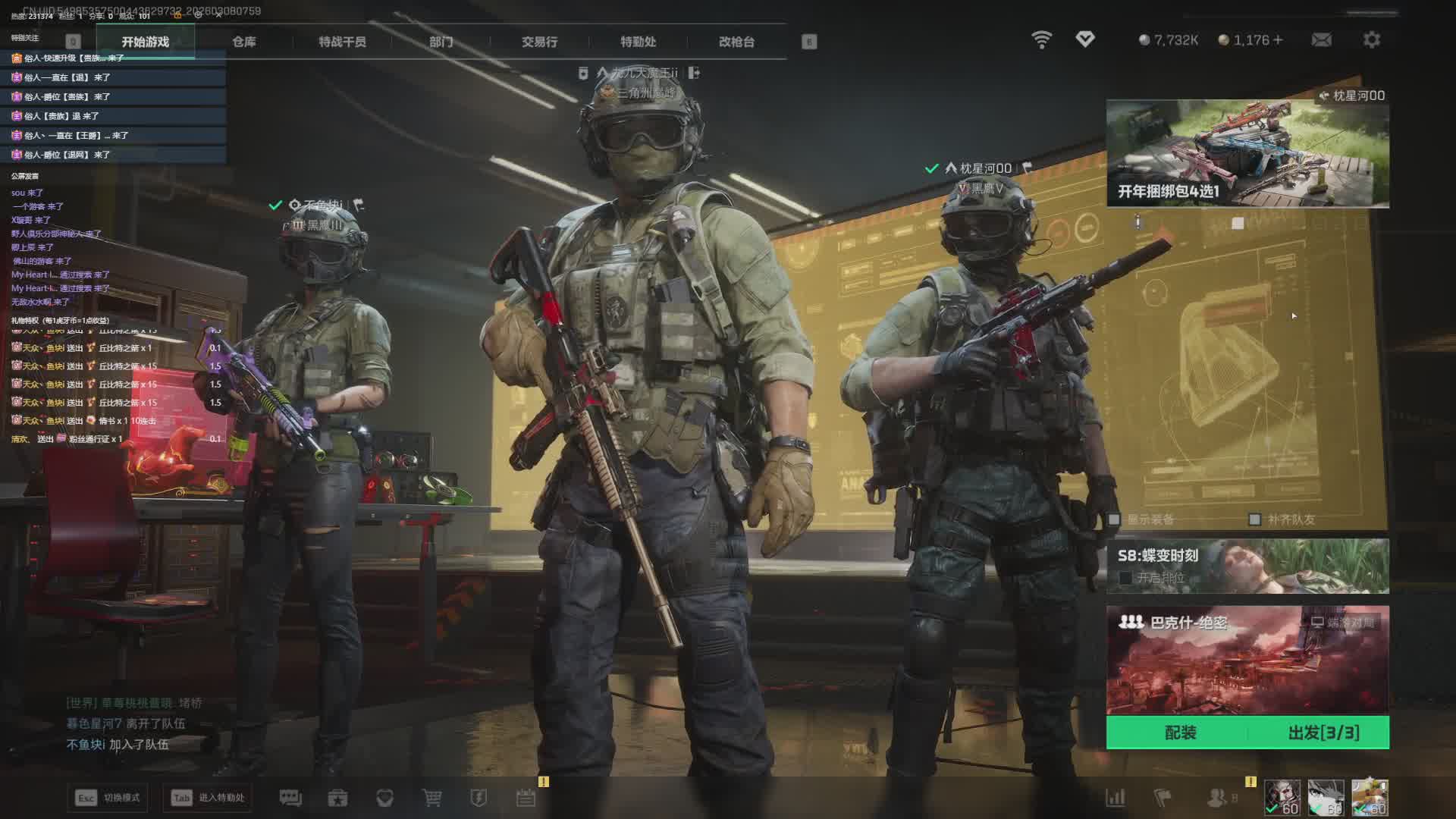Open the 特战干员 (Operators) tab
1456x819 pixels.
[342, 42]
